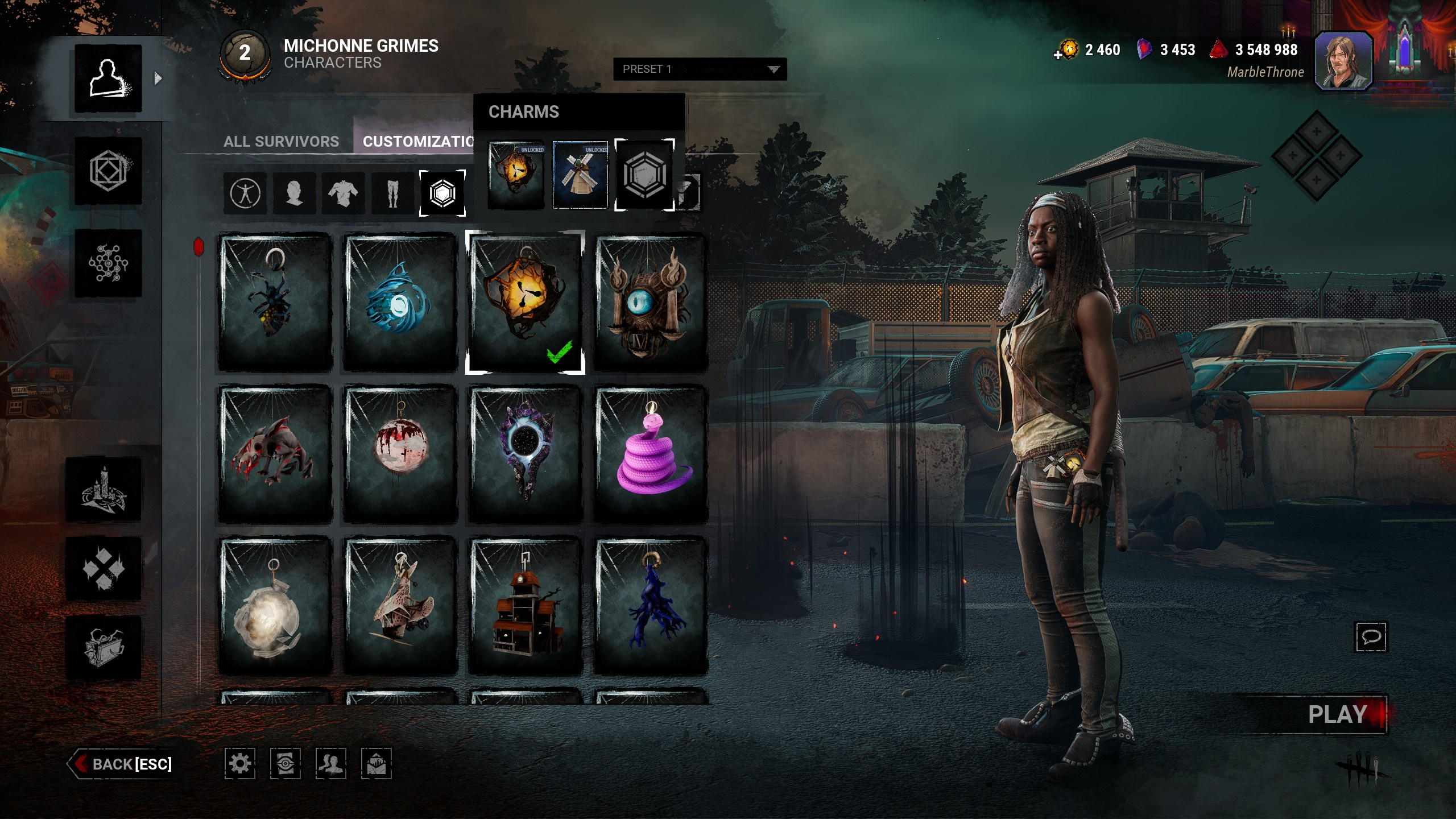Select the black hole crystal charm

[x=526, y=454]
